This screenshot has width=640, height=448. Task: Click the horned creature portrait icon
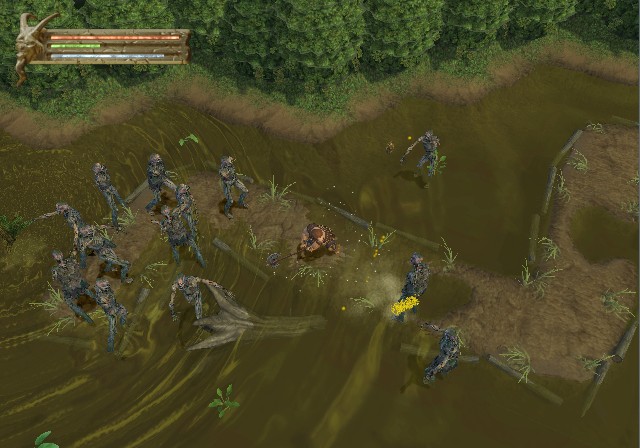coord(29,42)
